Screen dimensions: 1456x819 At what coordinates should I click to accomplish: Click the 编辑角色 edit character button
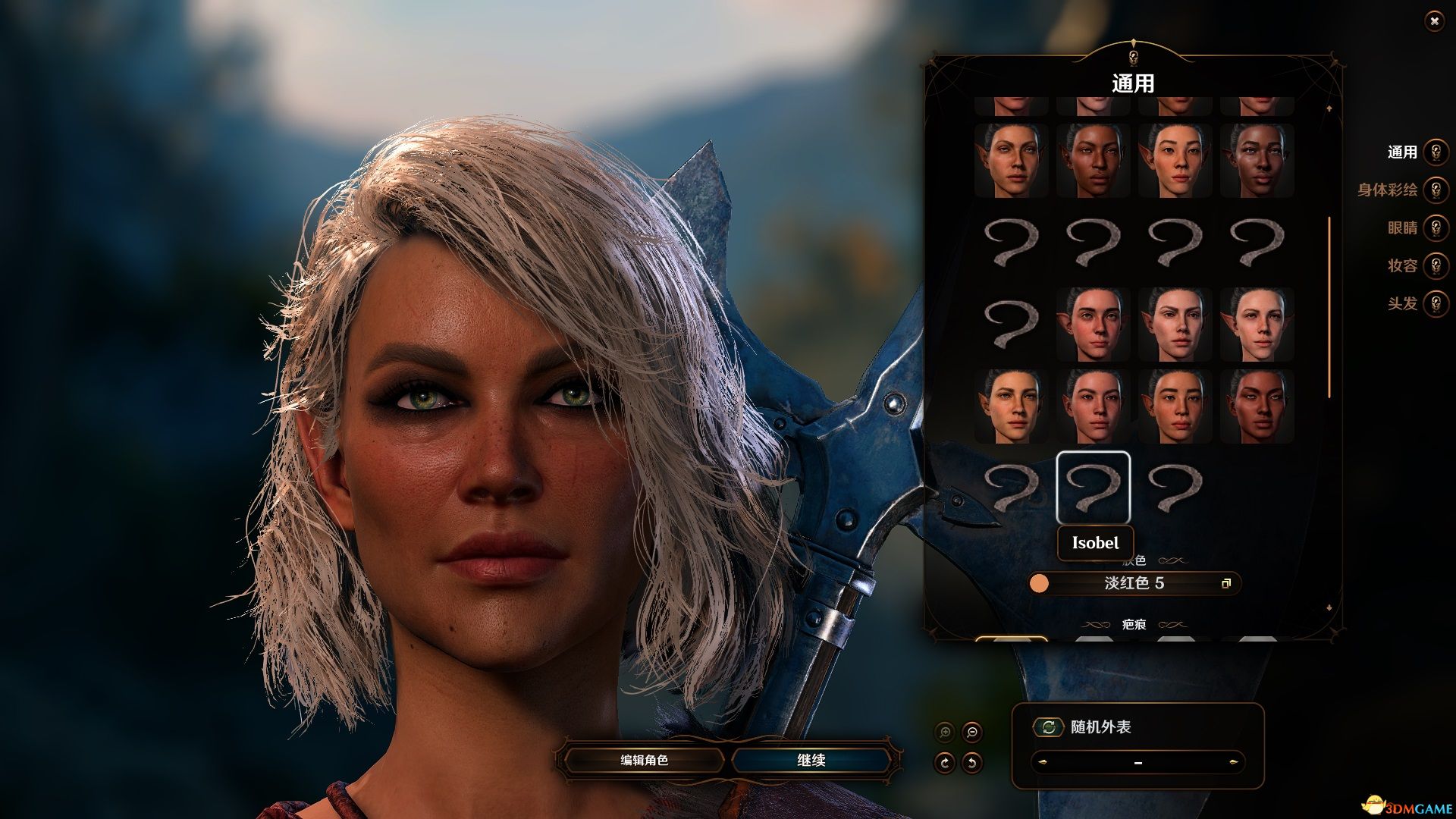[x=644, y=760]
